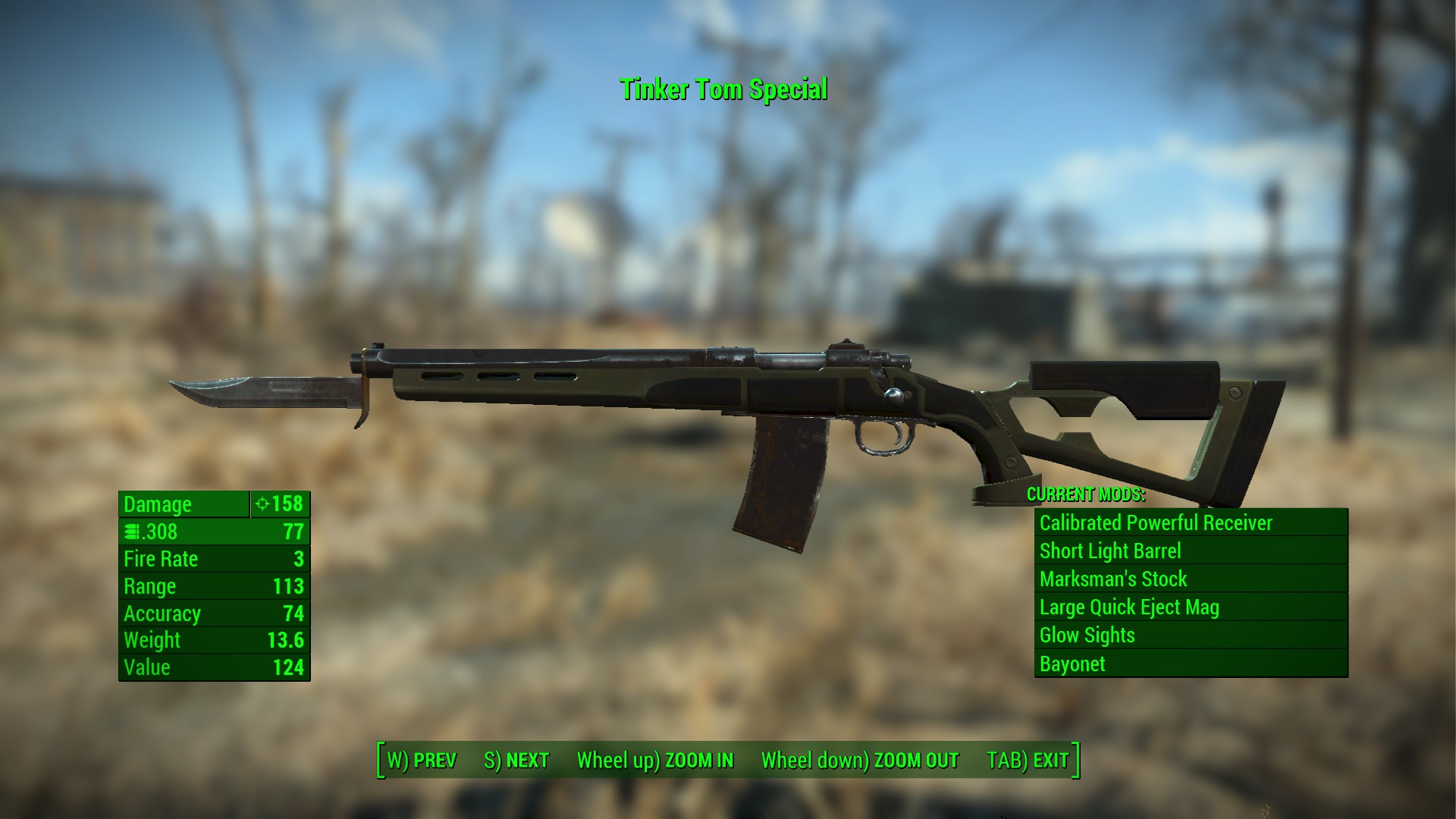Click the Damage row in the stats panel

182,504
